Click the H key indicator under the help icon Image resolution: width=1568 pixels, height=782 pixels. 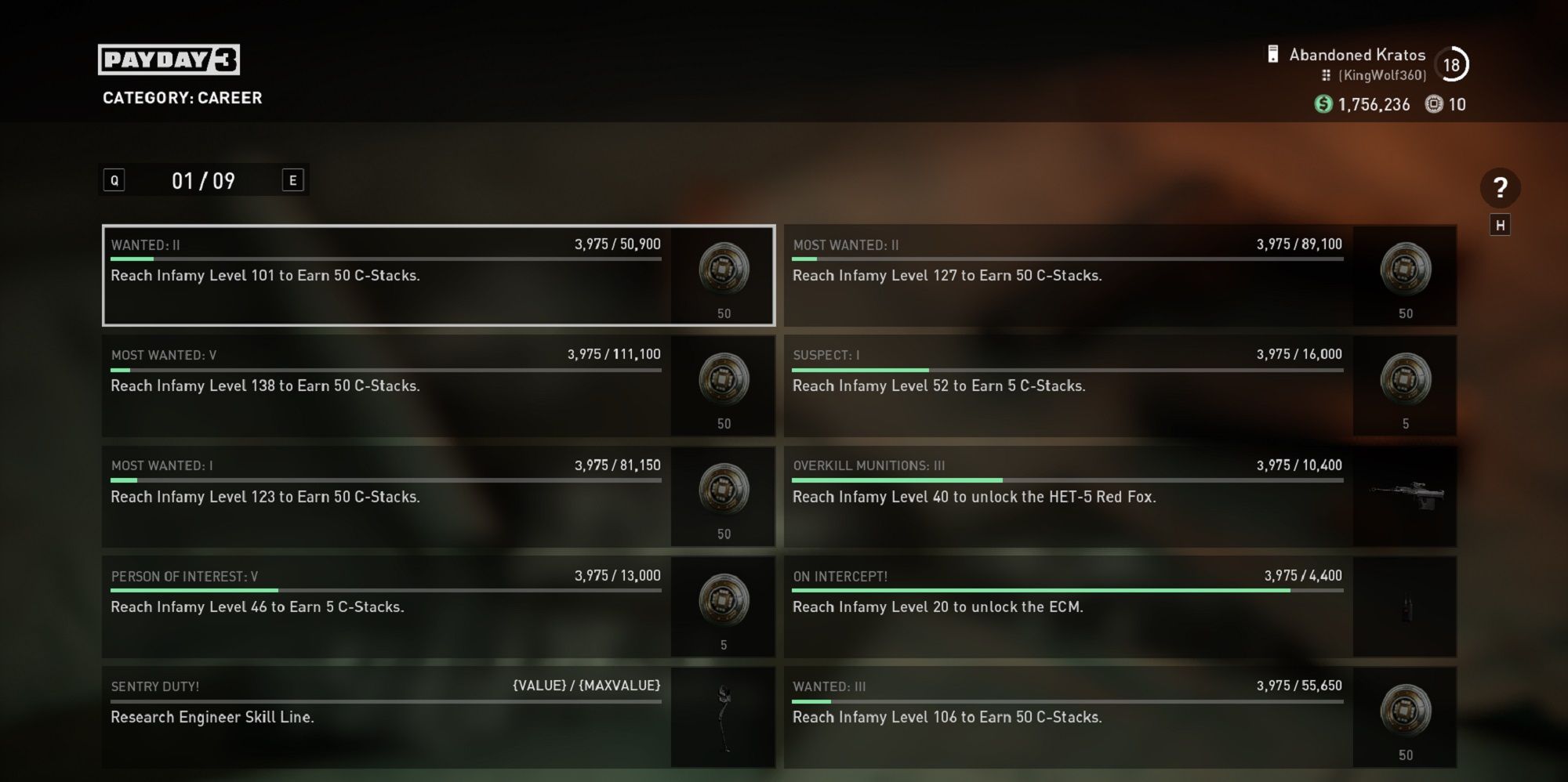click(x=1499, y=224)
